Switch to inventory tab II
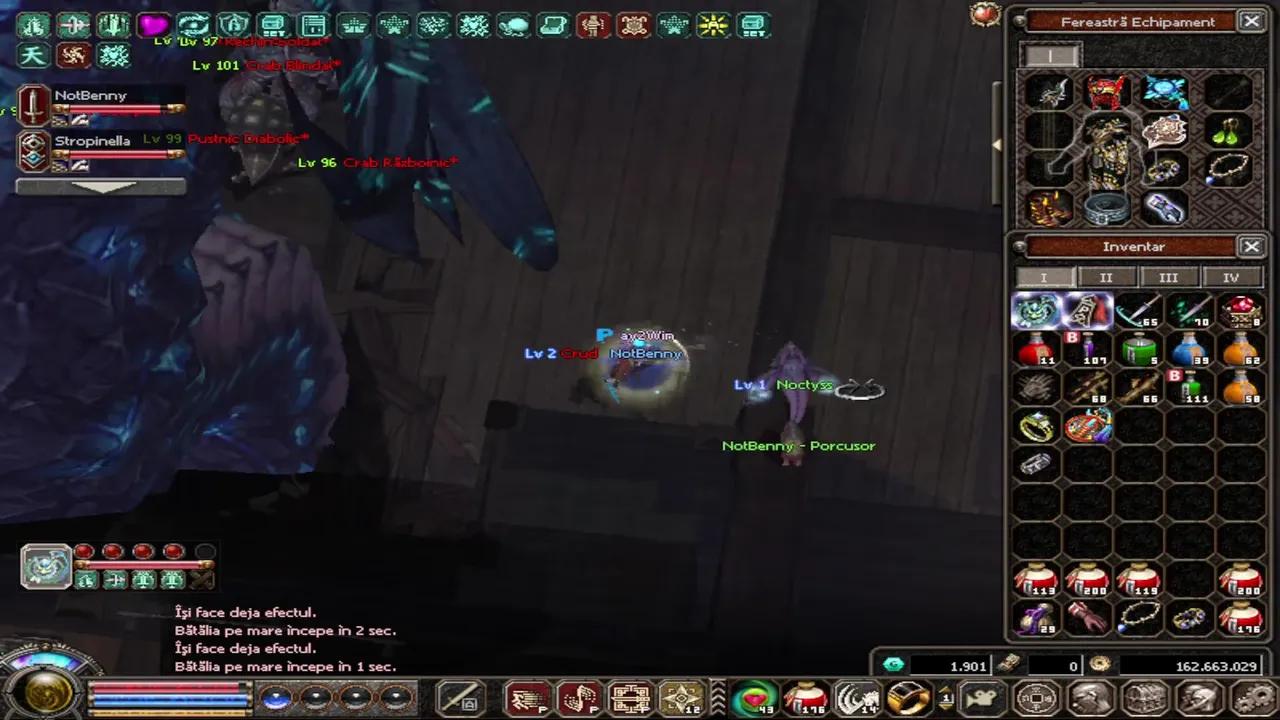The image size is (1280, 720). (x=1106, y=277)
